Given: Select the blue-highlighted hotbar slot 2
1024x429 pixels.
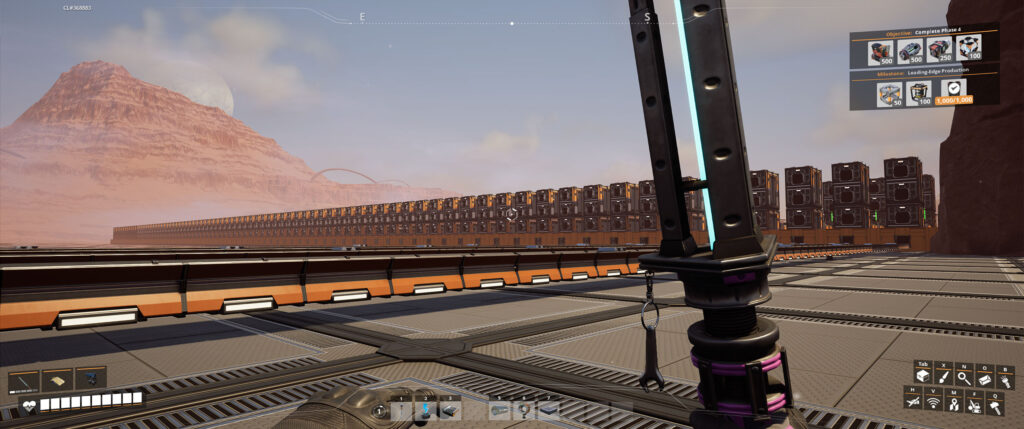Looking at the screenshot, I should pyautogui.click(x=425, y=408).
